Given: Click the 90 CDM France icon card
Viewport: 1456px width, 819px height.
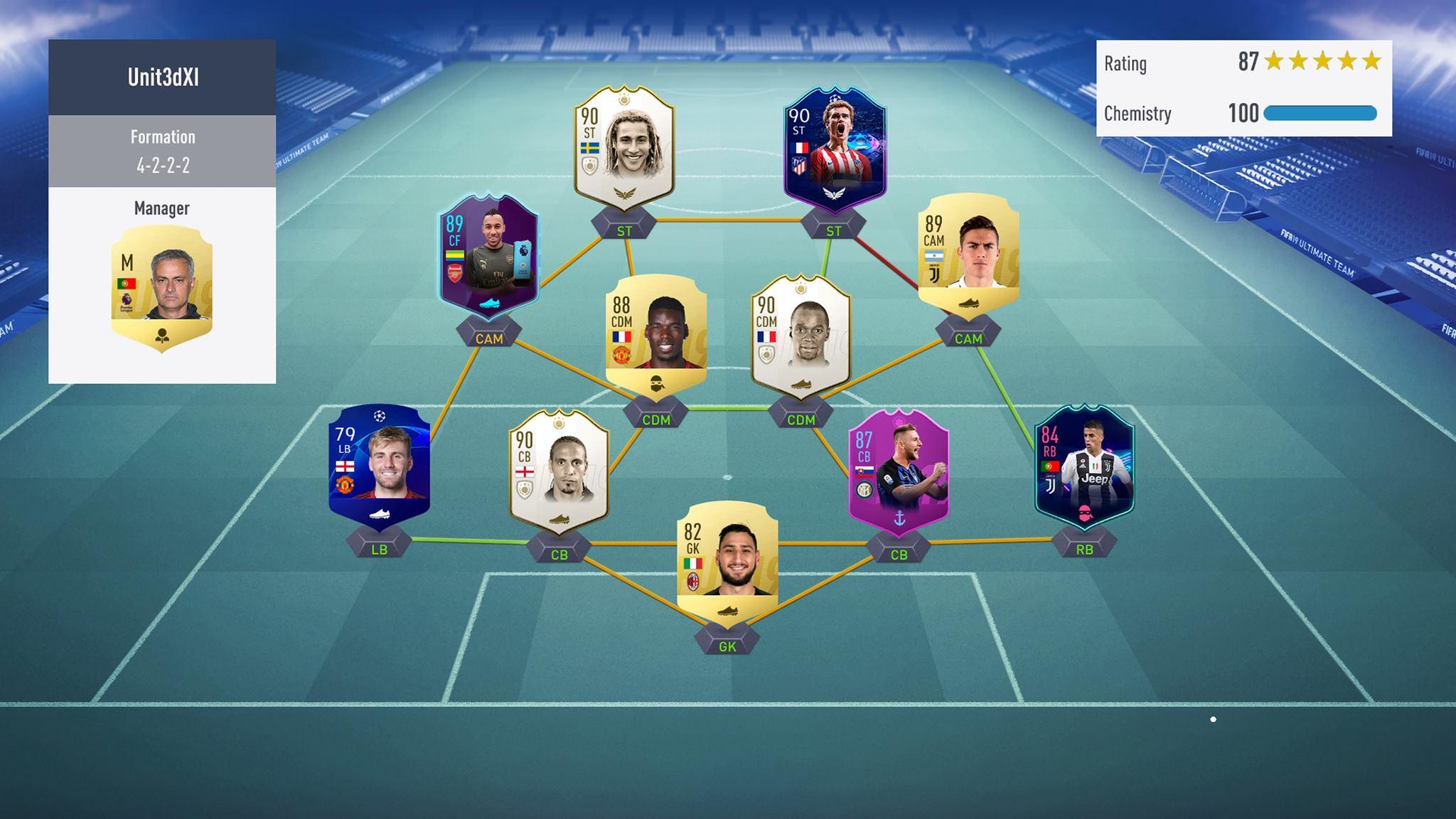Looking at the screenshot, I should pyautogui.click(x=801, y=336).
